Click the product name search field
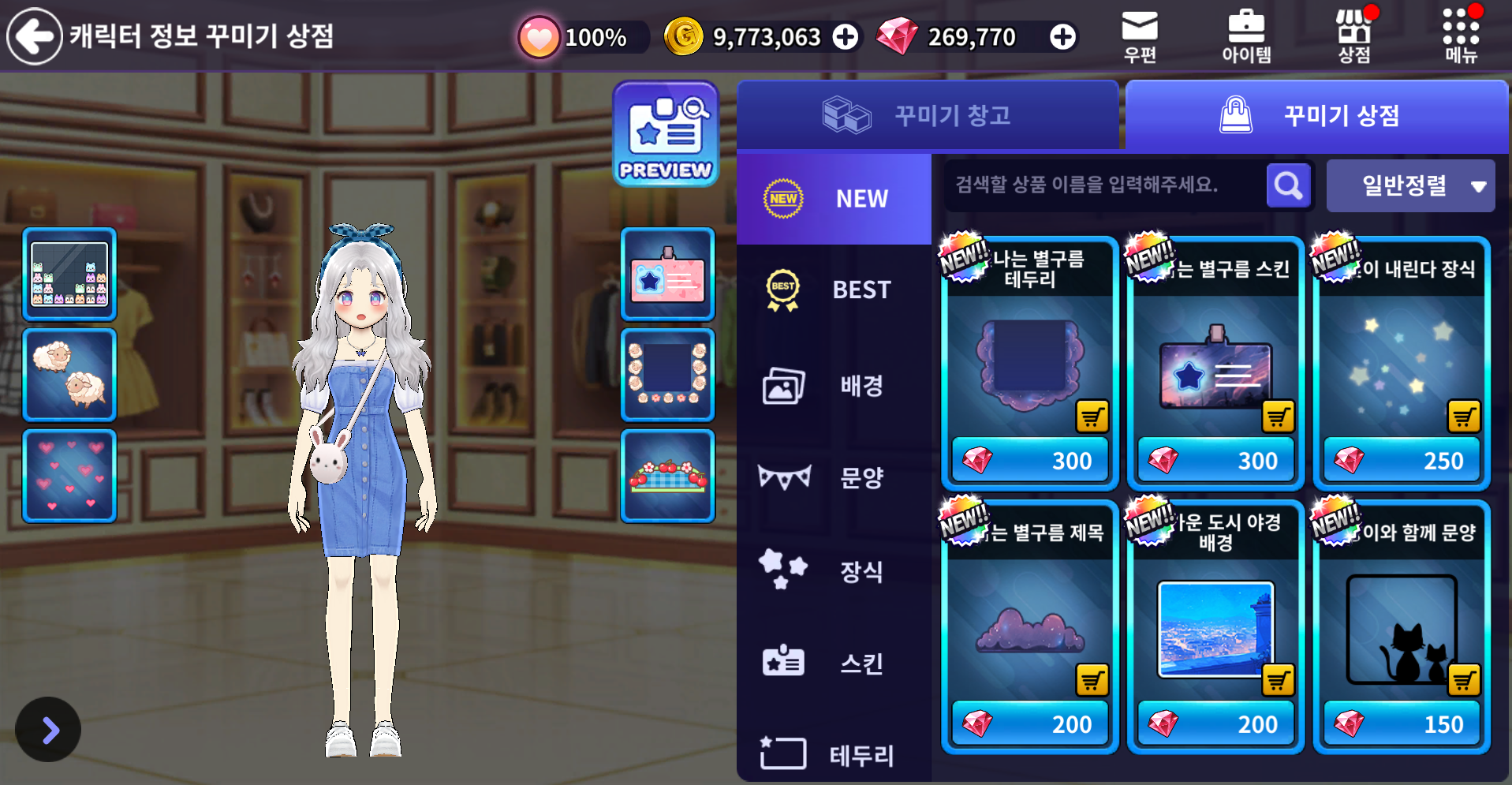The width and height of the screenshot is (1512, 785). click(x=1104, y=185)
